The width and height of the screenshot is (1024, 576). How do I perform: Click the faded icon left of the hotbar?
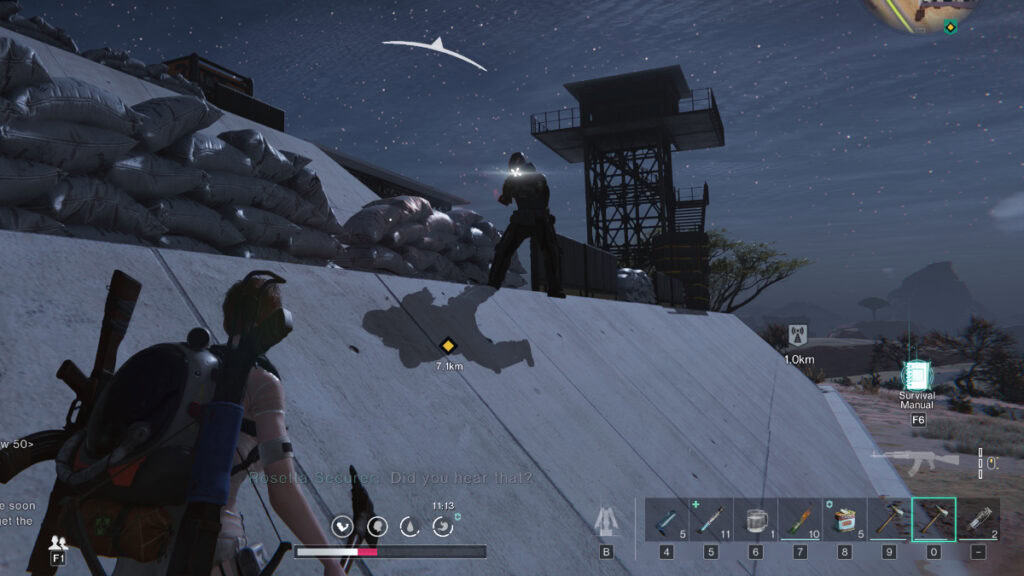tap(606, 520)
